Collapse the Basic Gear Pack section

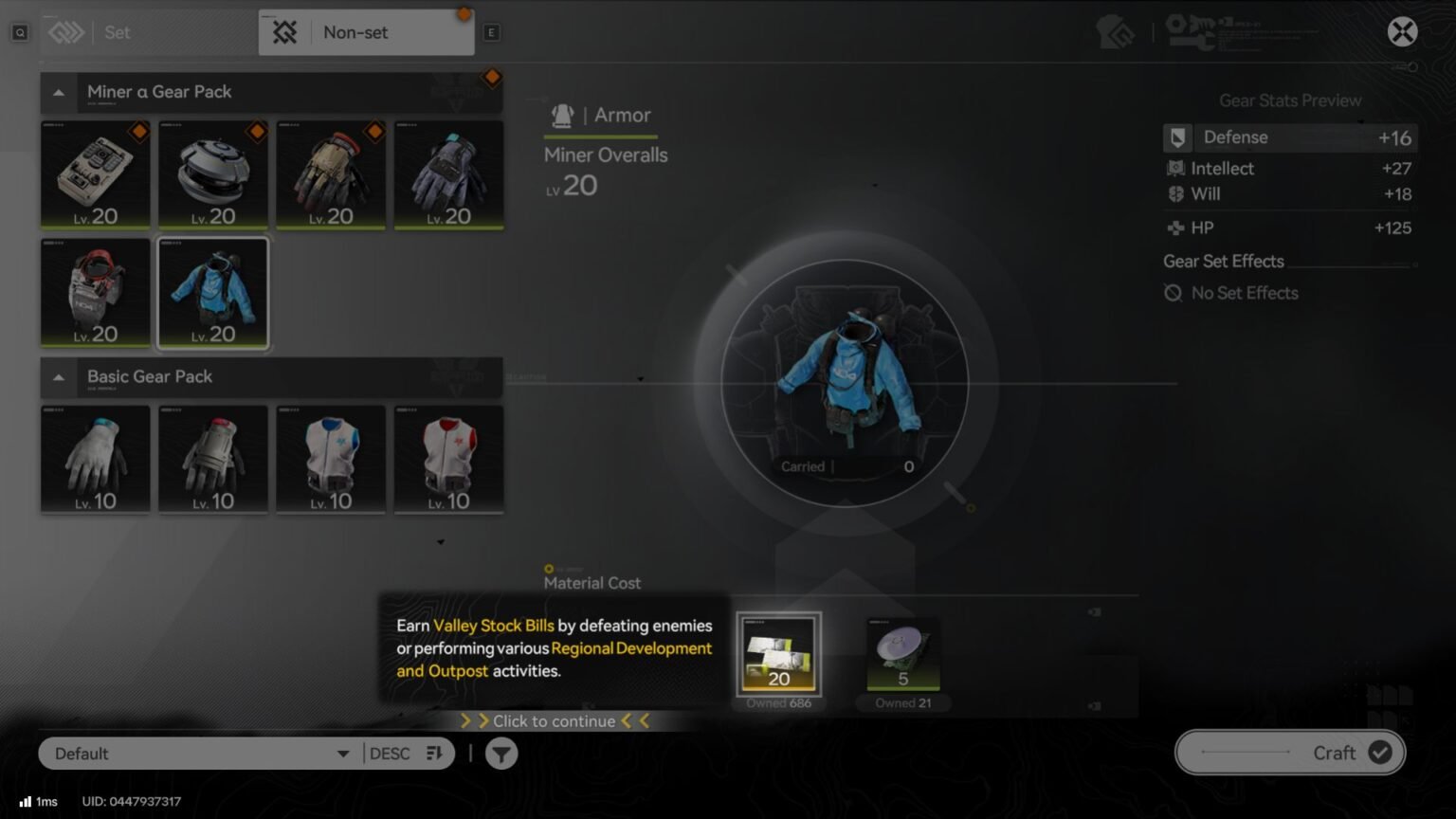pyautogui.click(x=59, y=377)
